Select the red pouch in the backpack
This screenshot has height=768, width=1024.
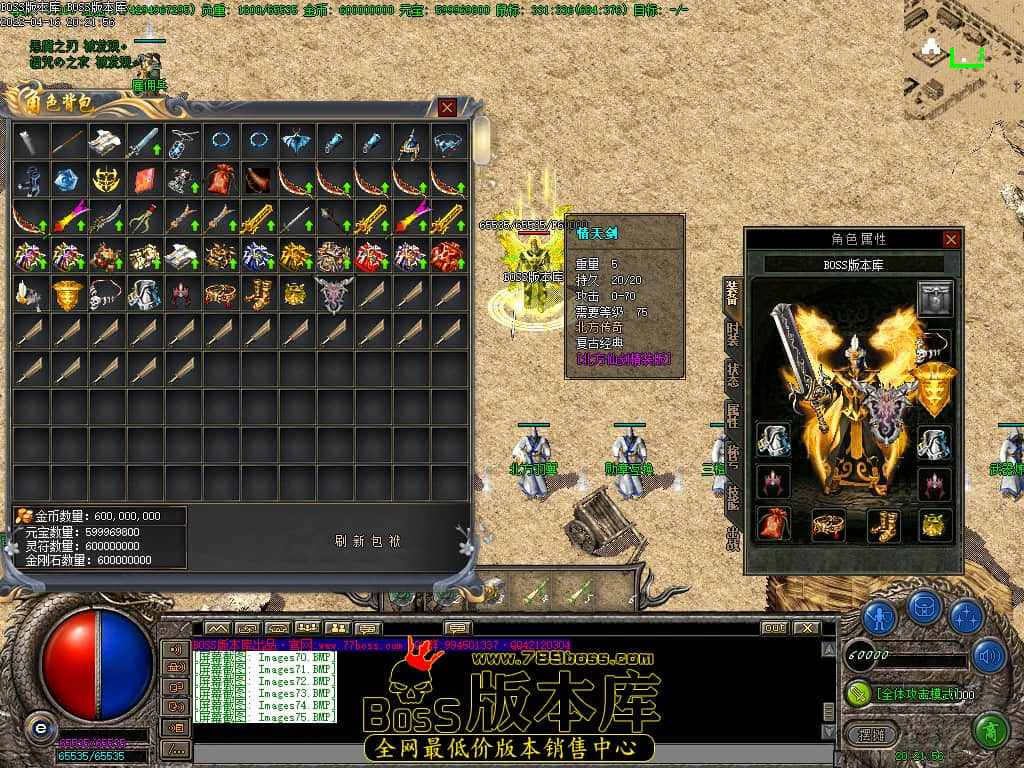221,179
